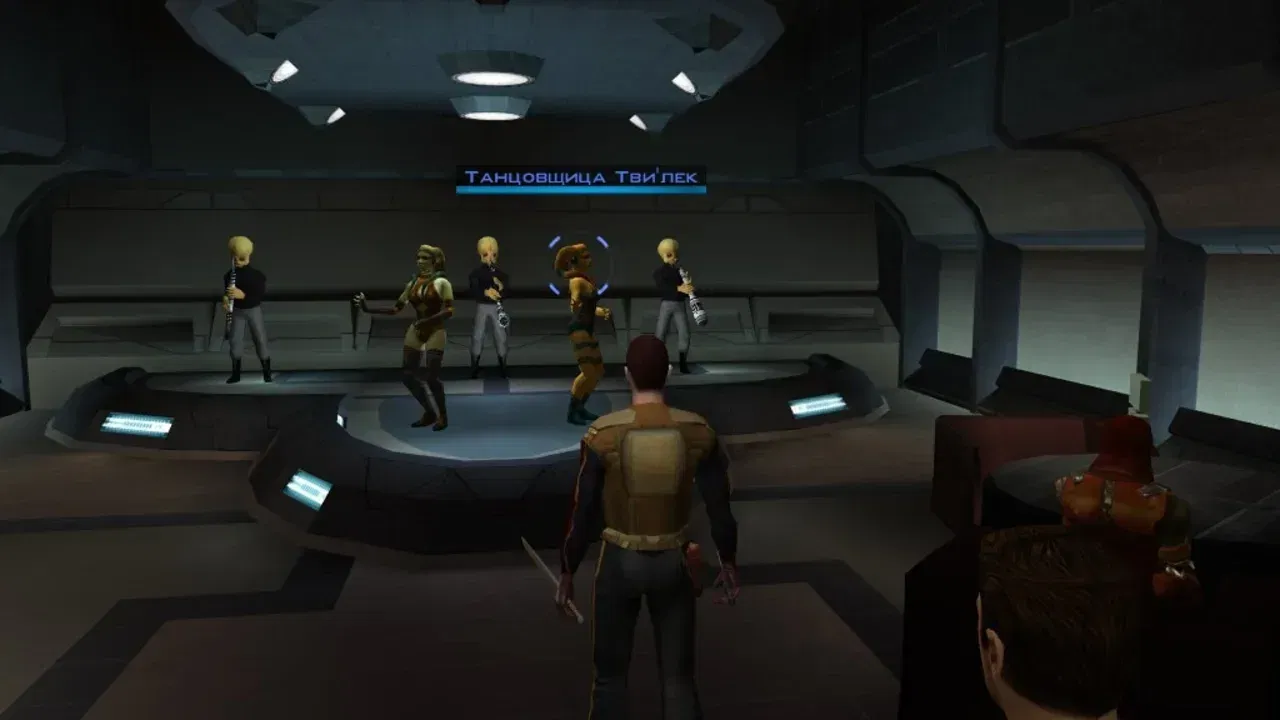The height and width of the screenshot is (720, 1280).
Task: Click the red-clad alien seated at far right
Action: [x=1110, y=500]
